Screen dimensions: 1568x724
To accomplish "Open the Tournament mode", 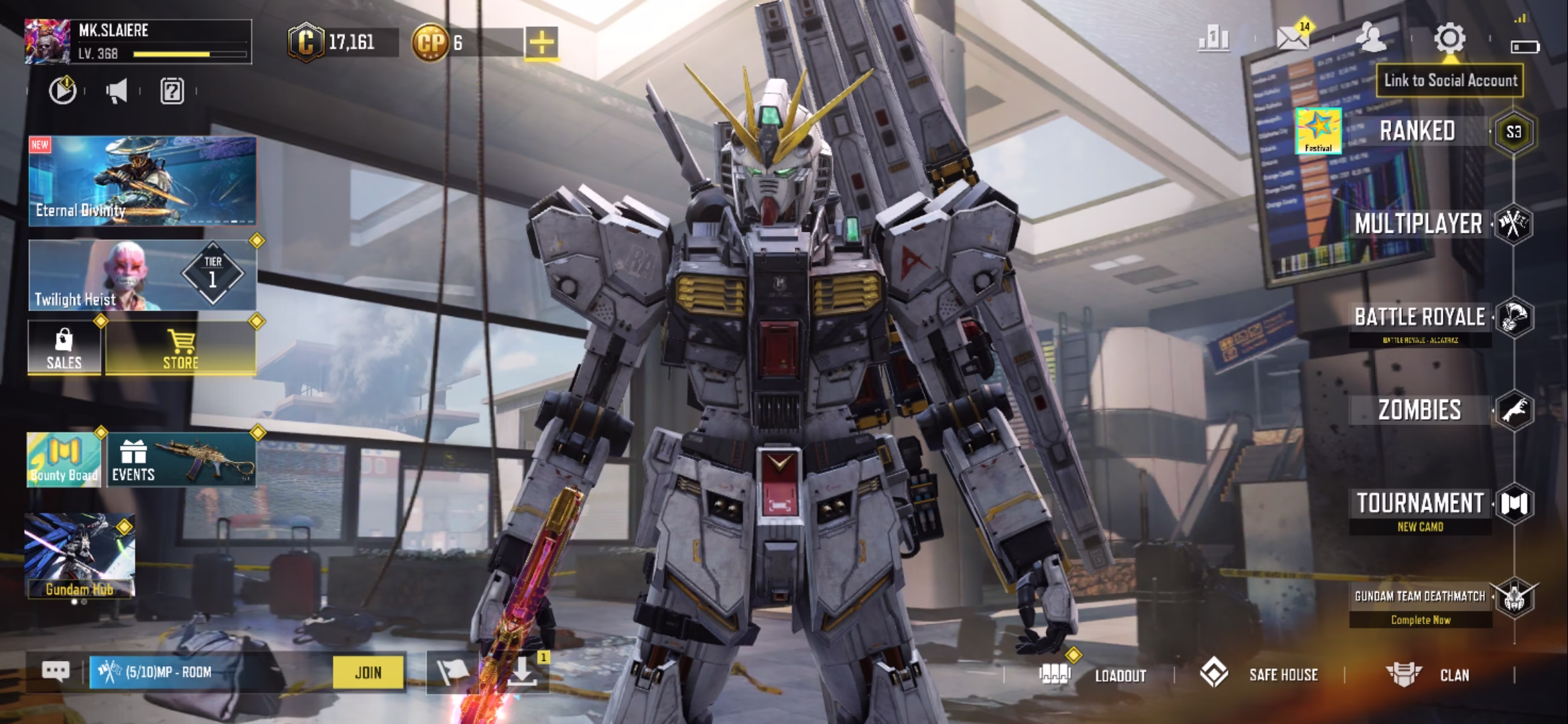I will (x=1419, y=503).
